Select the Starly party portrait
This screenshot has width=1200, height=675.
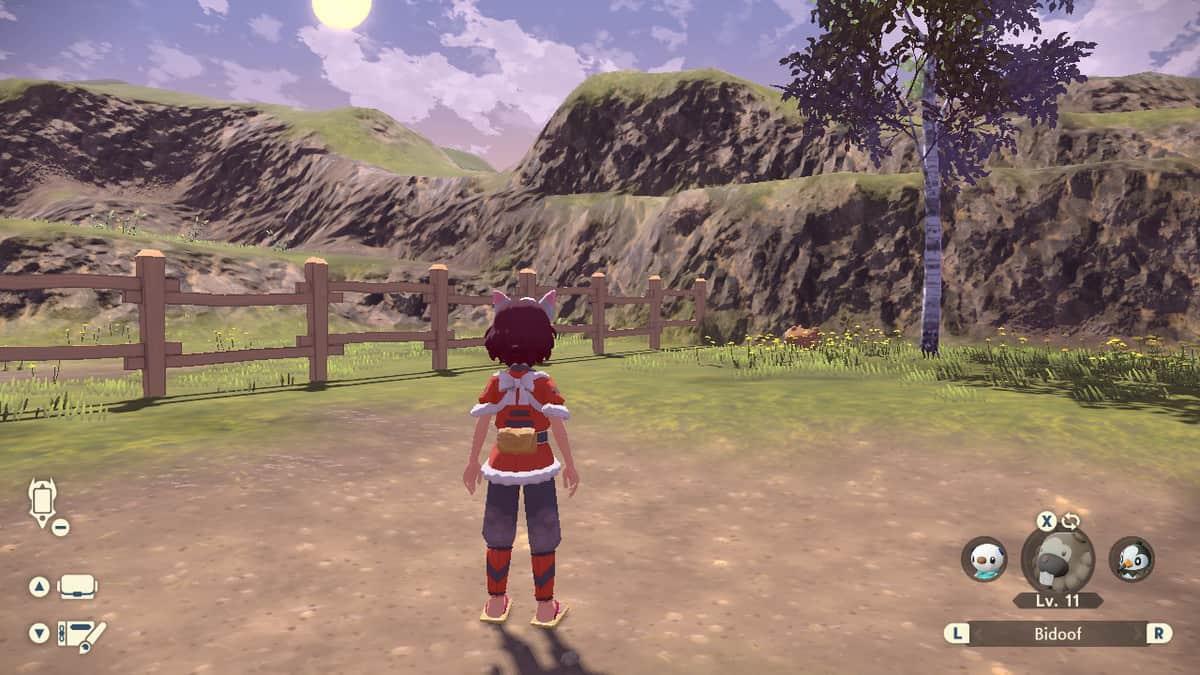tap(1131, 559)
